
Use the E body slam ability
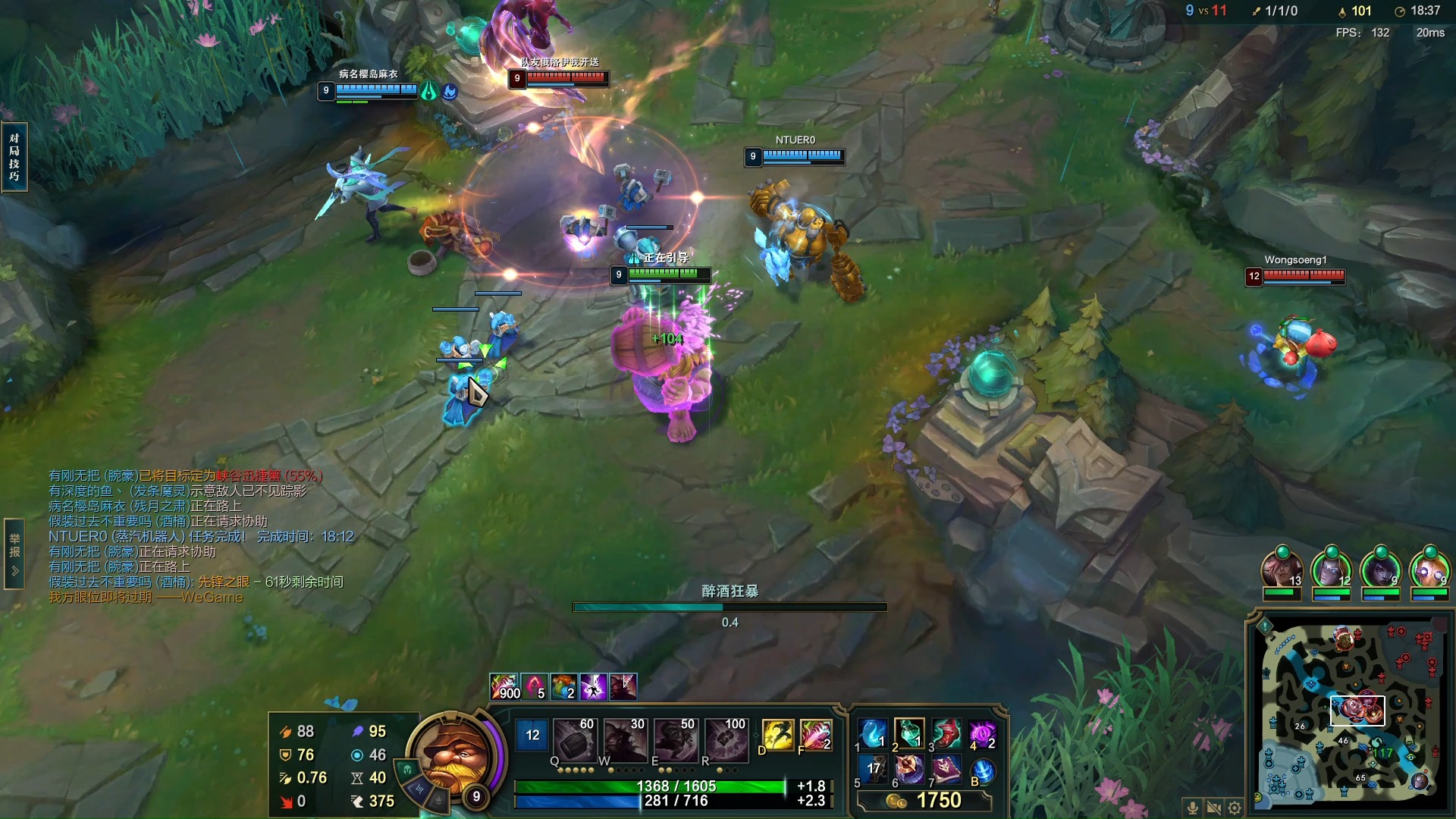675,739
